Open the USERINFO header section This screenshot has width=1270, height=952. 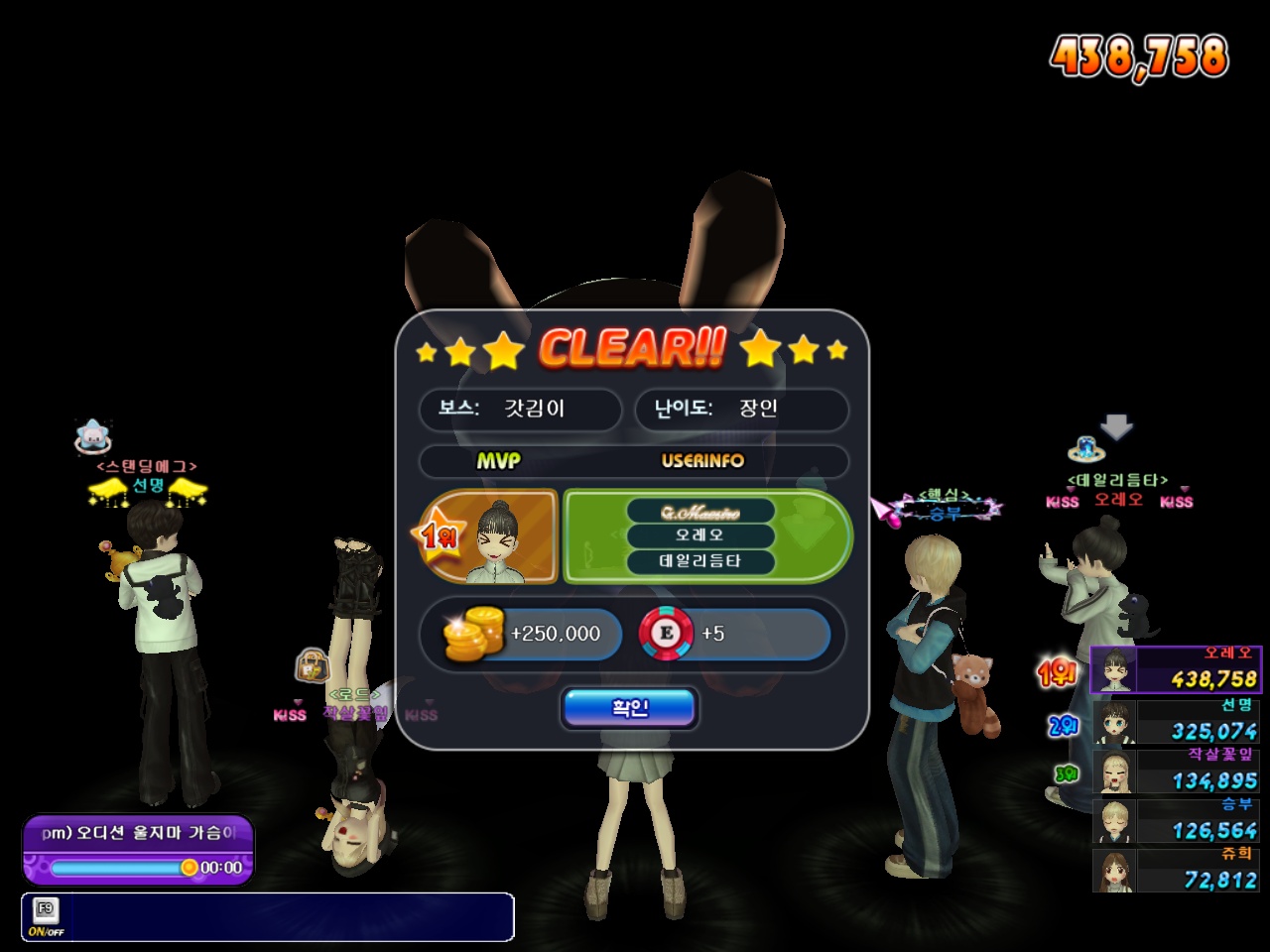[702, 461]
